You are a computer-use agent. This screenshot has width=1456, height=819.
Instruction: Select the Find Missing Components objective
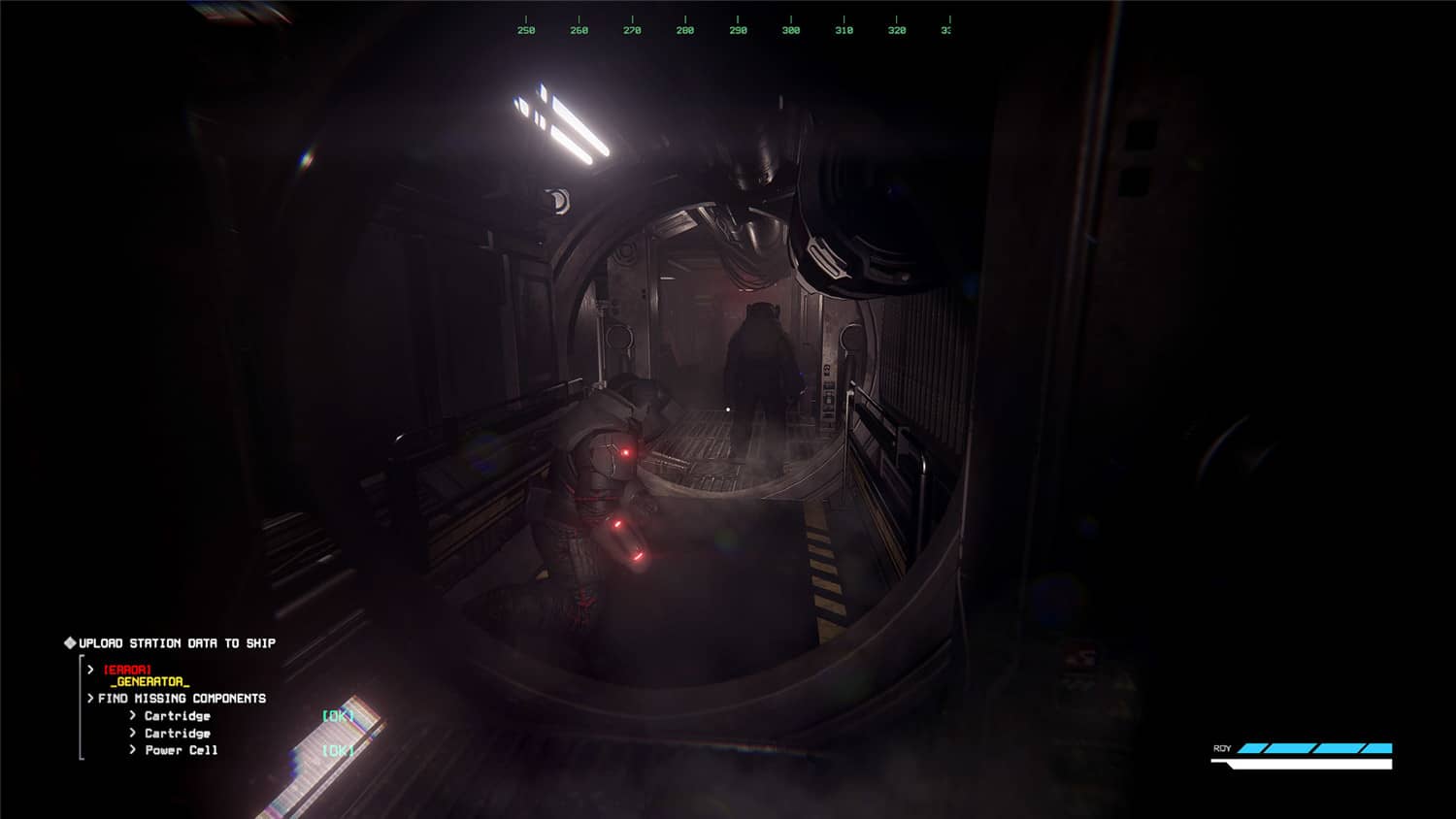pos(182,699)
